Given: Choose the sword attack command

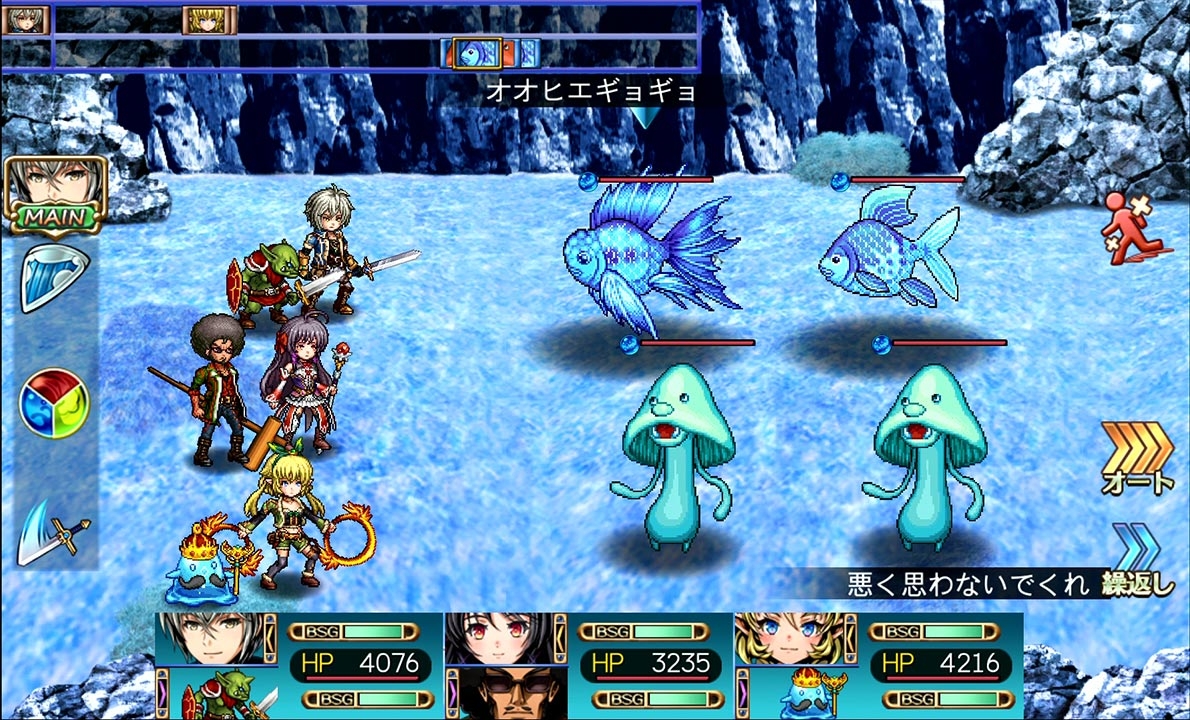Looking at the screenshot, I should tap(55, 530).
